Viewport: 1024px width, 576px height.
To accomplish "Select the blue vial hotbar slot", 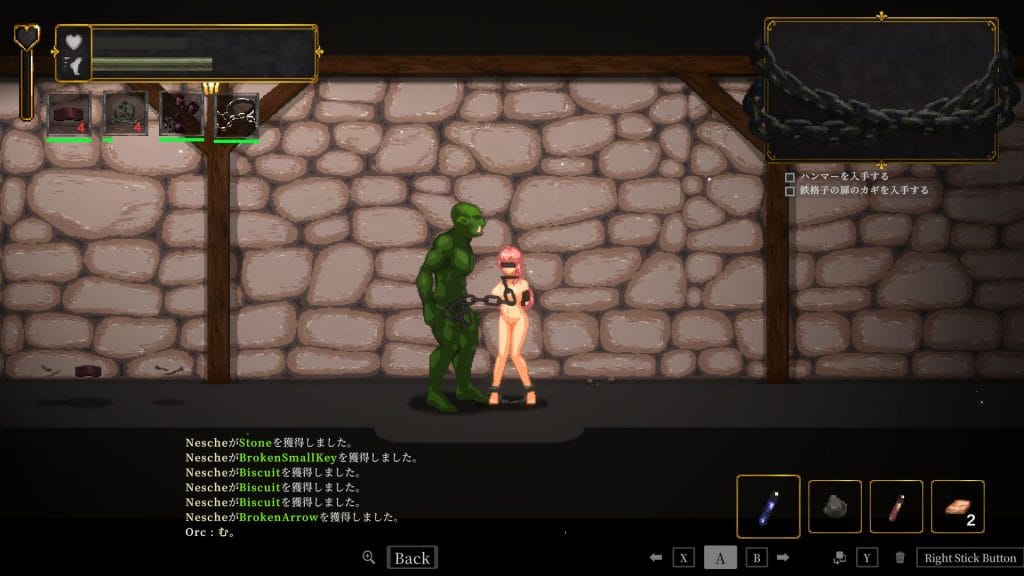I will pos(768,507).
